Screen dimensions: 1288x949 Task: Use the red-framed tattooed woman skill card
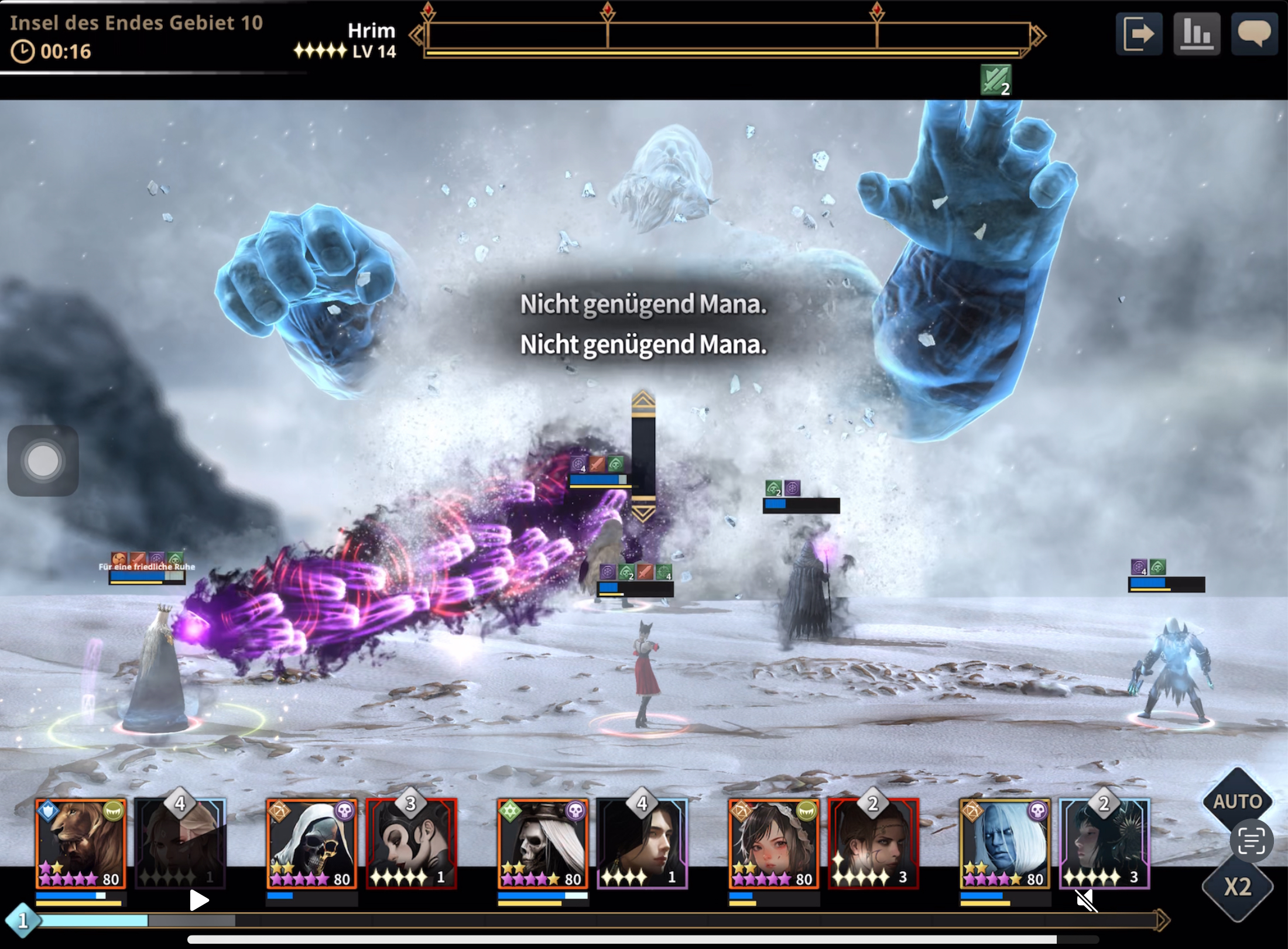tap(873, 843)
